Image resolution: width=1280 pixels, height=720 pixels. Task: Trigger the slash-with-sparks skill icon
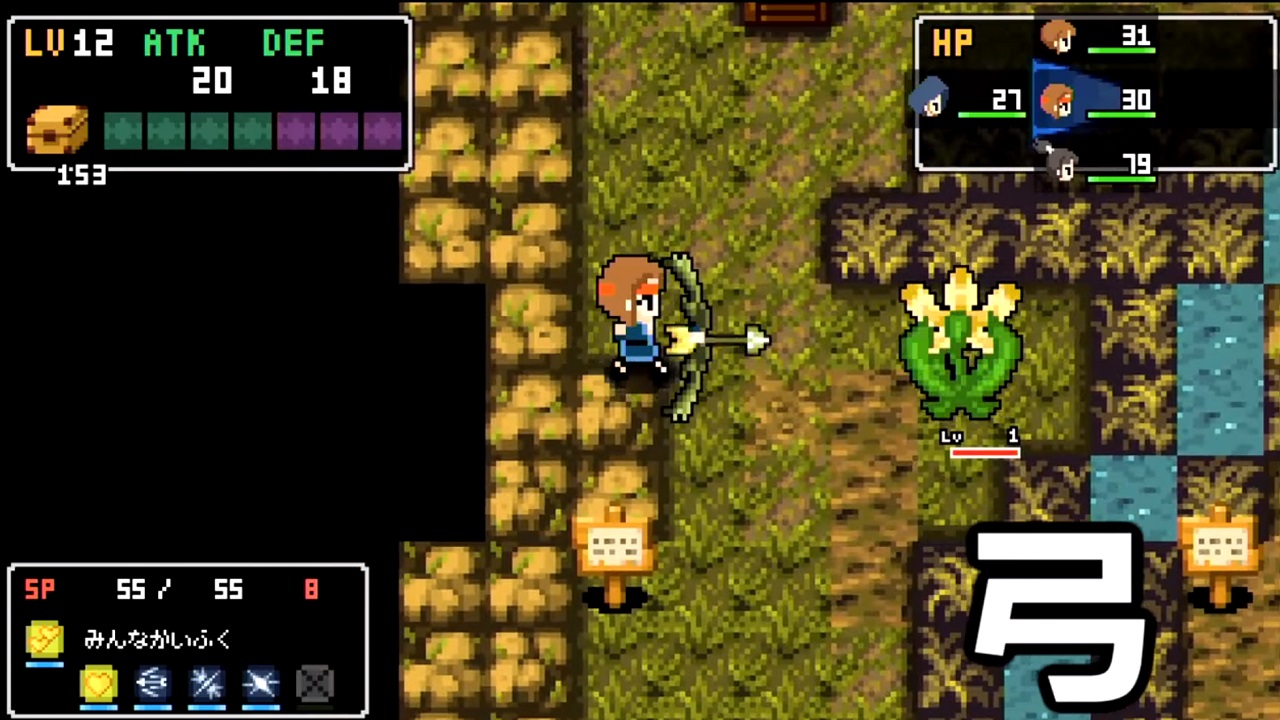pyautogui.click(x=207, y=684)
